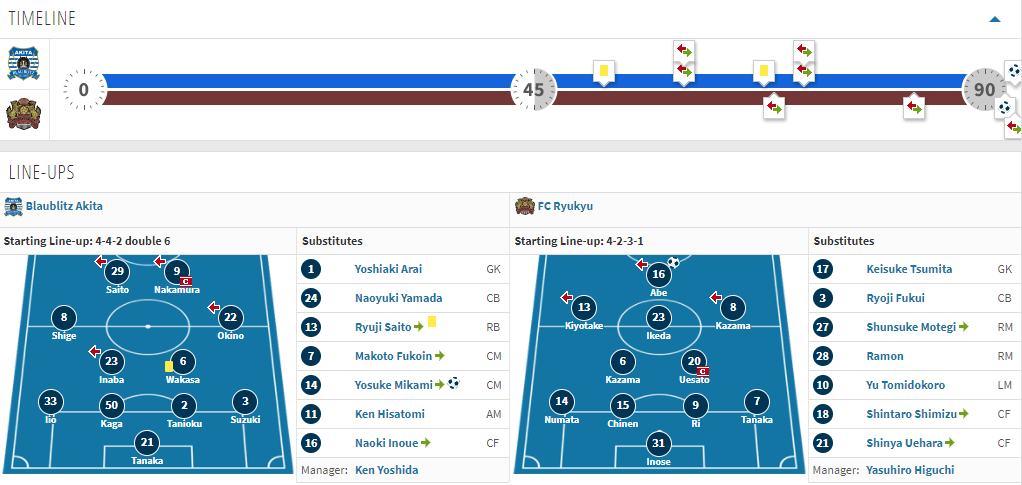Click Ryukyu goalkeeper Inose number 31
The width and height of the screenshot is (1022, 485).
pos(658,443)
